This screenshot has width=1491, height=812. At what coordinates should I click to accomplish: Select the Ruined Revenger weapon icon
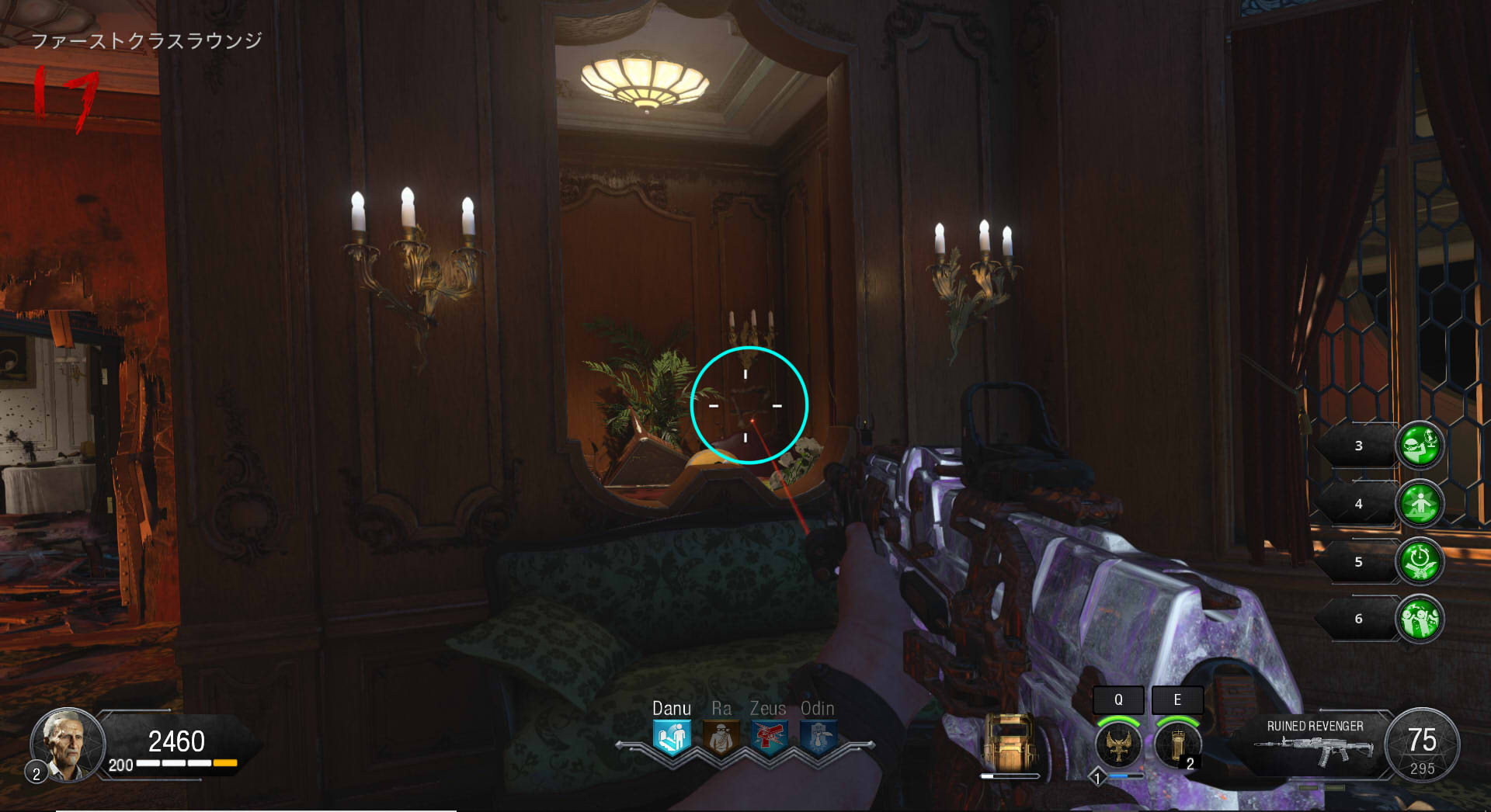(x=1314, y=749)
